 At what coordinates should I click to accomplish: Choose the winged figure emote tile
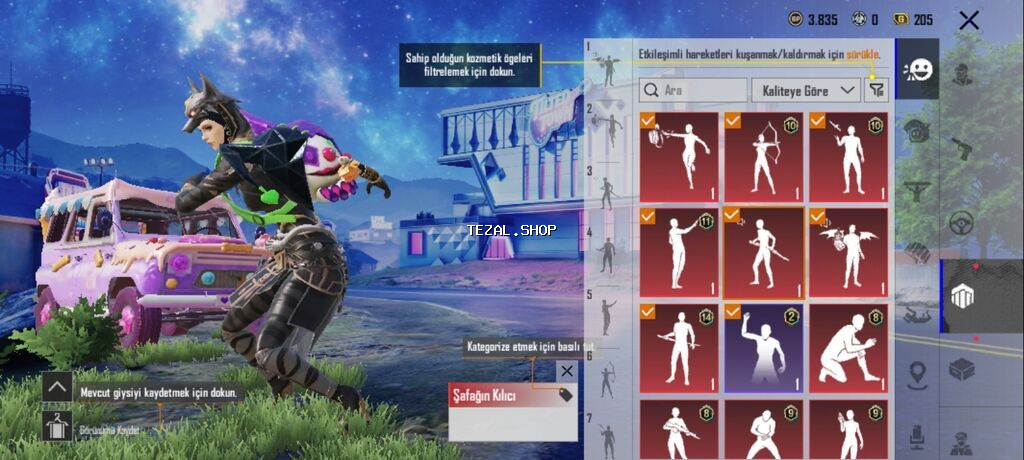(848, 253)
